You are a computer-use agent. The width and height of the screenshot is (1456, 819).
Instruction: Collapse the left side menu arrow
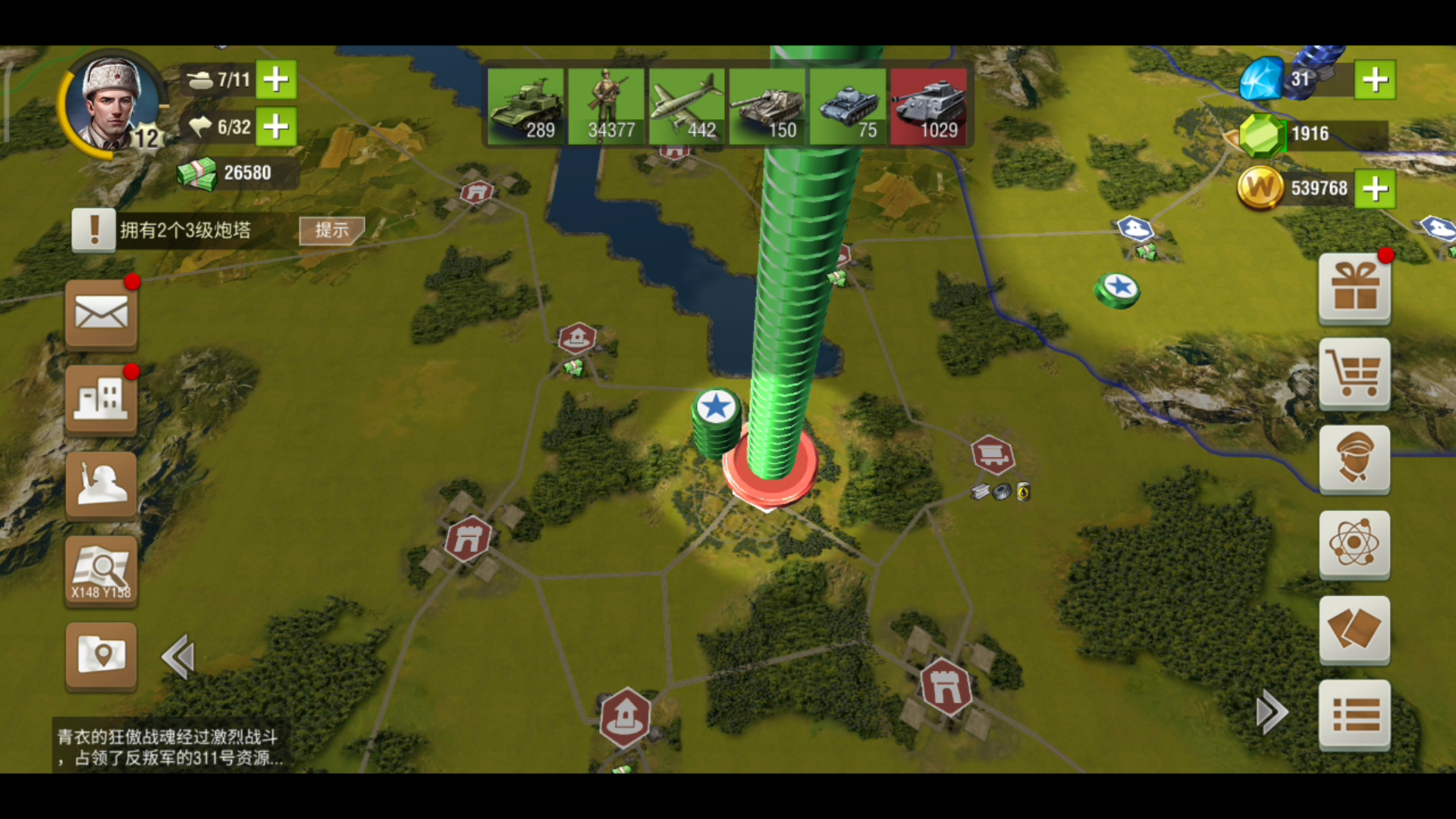click(x=179, y=657)
